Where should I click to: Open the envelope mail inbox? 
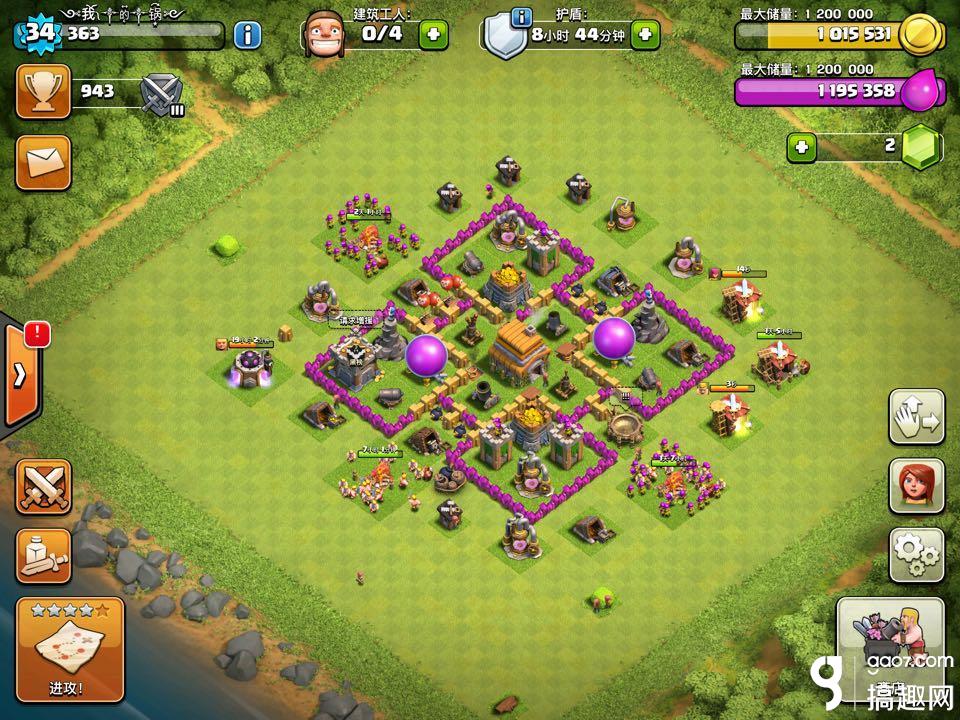[x=43, y=160]
